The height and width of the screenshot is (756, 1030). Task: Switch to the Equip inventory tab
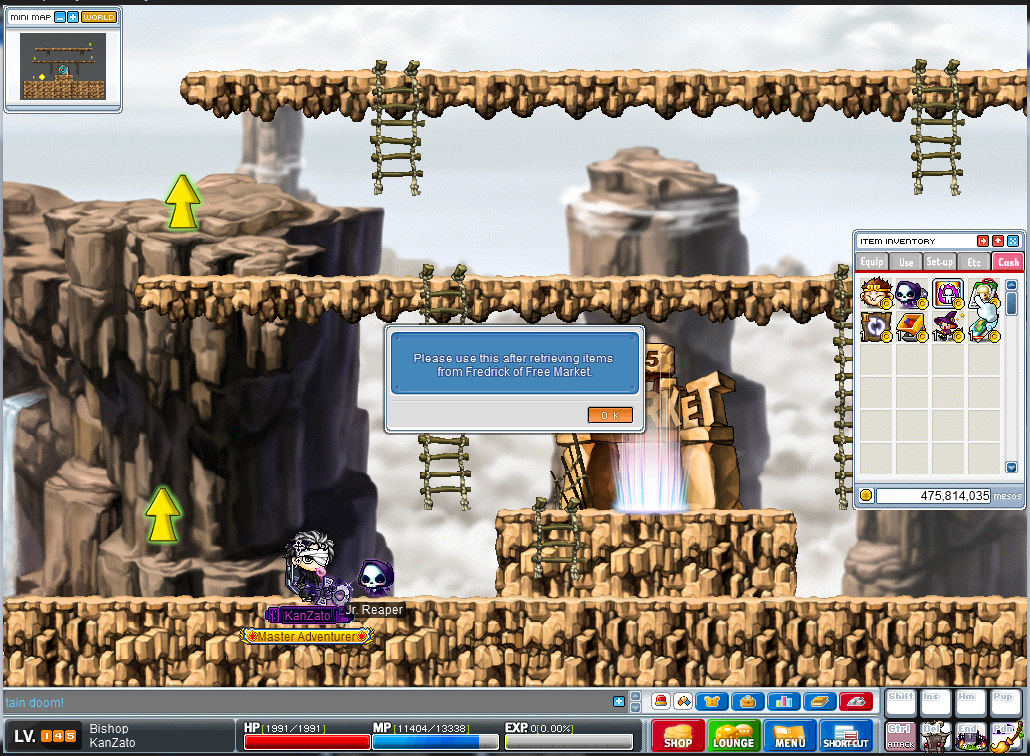[x=872, y=262]
